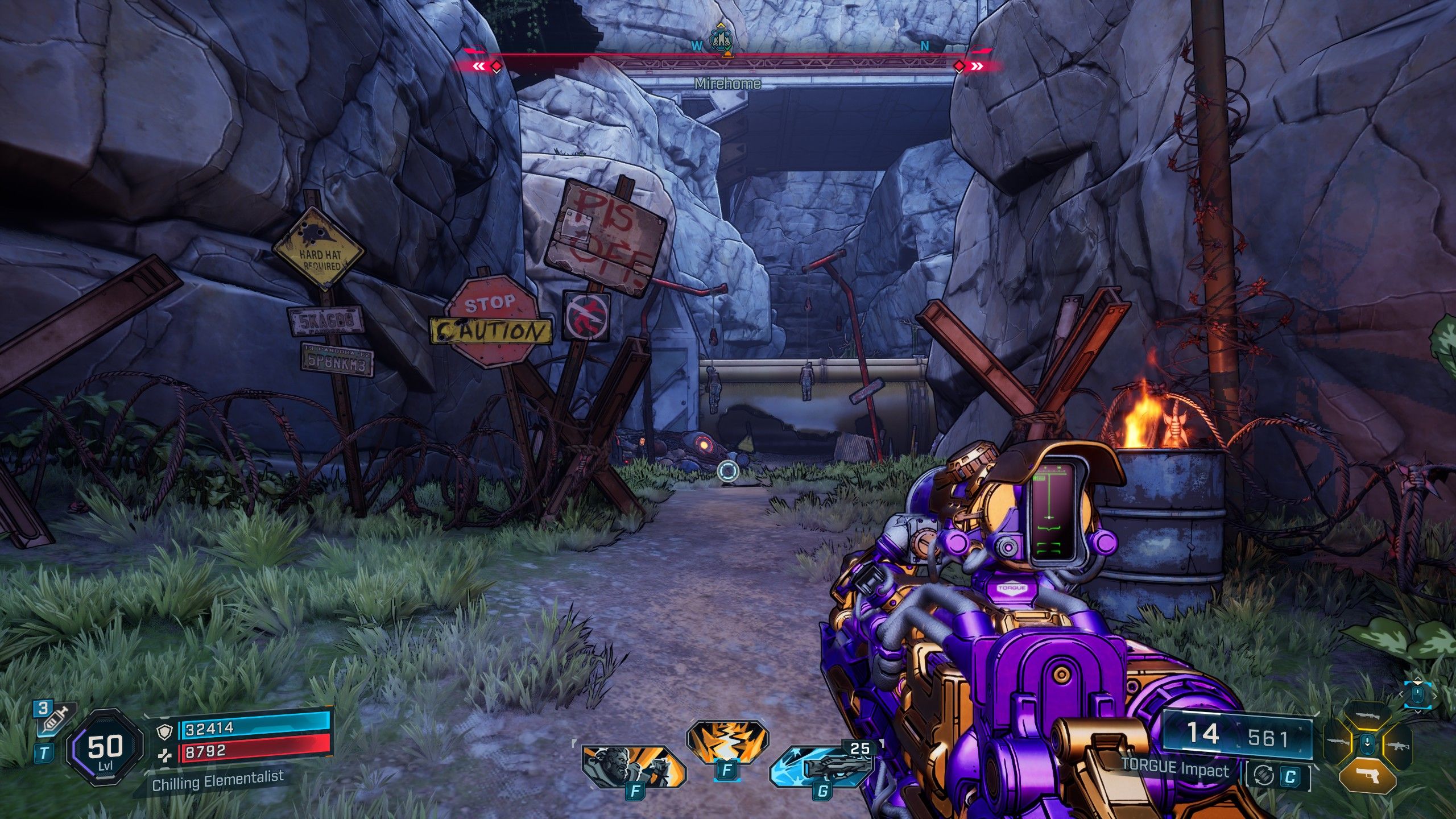Activate the bearded fighter action skill icon
The image size is (1456, 819).
click(632, 767)
